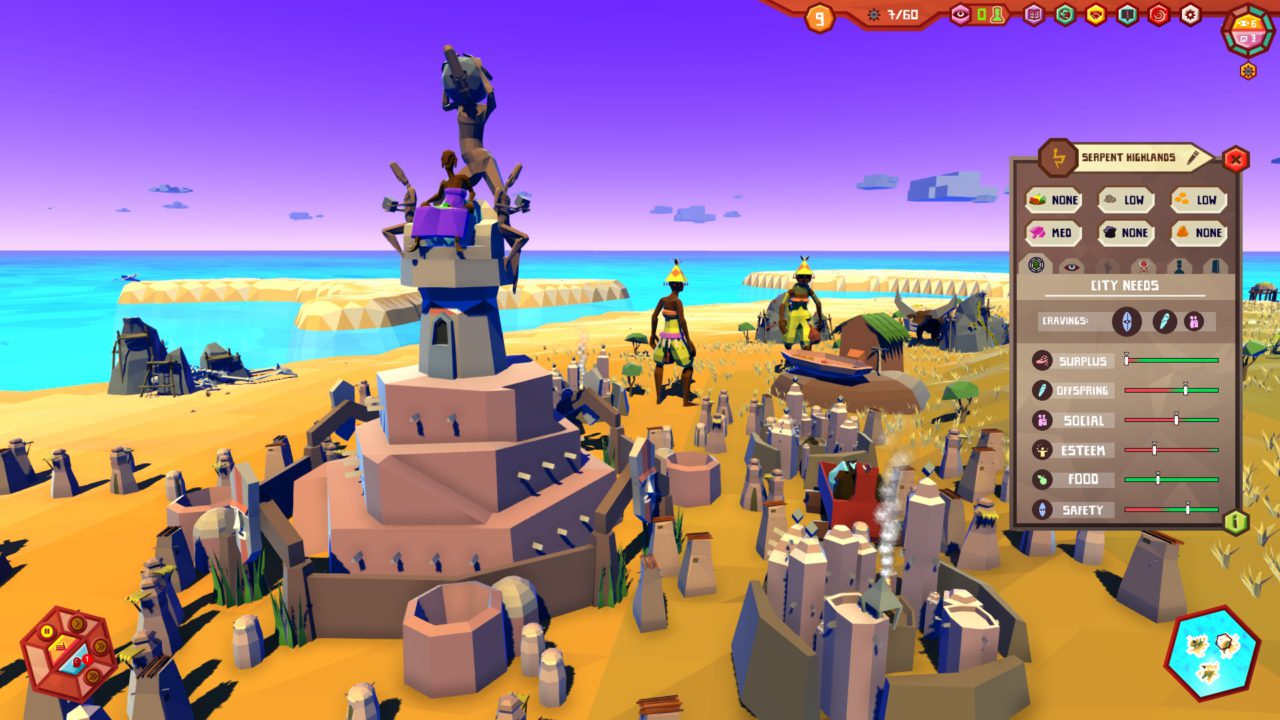
Task: Open the menu lines icon in speed widget
Action: [61, 648]
